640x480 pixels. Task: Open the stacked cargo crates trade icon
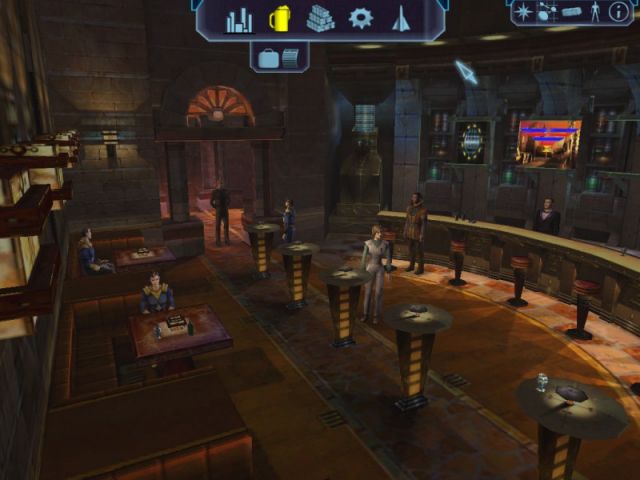click(x=320, y=19)
